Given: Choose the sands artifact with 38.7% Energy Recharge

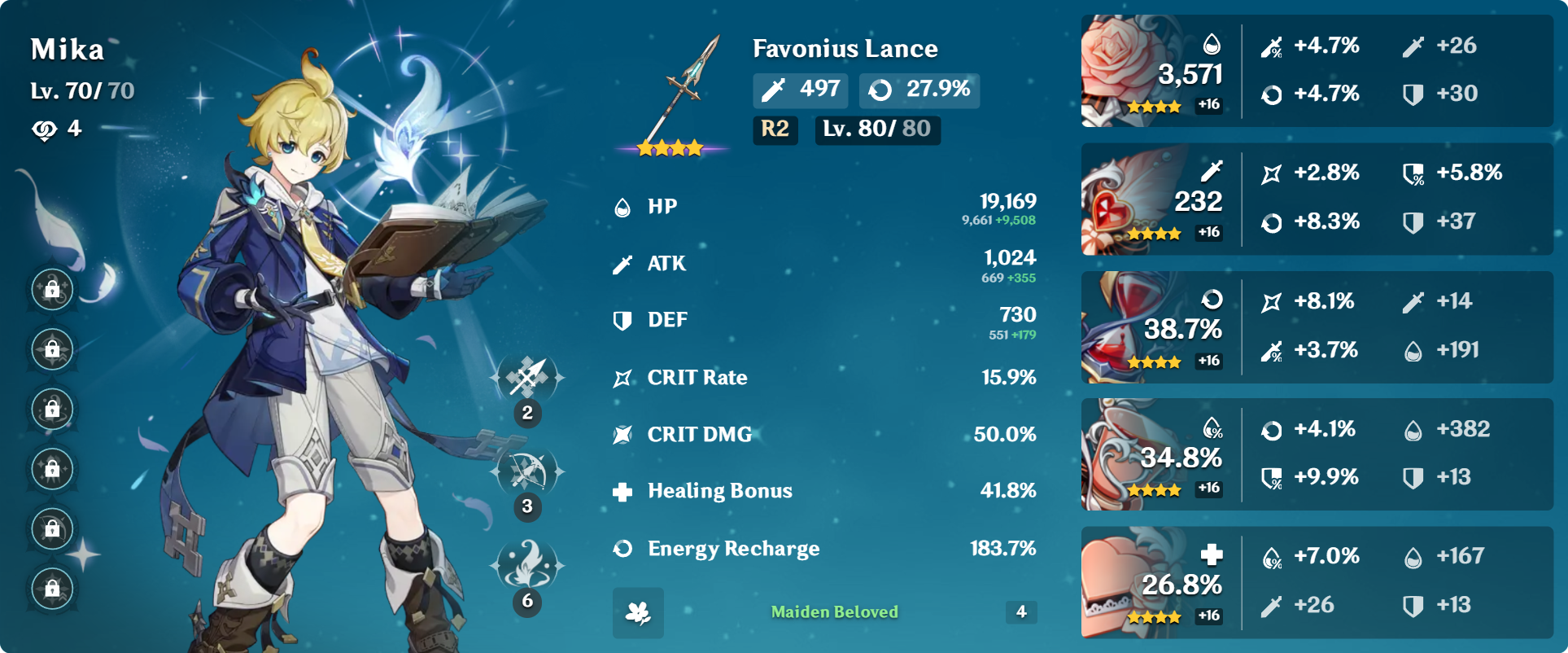Looking at the screenshot, I should [1123, 327].
